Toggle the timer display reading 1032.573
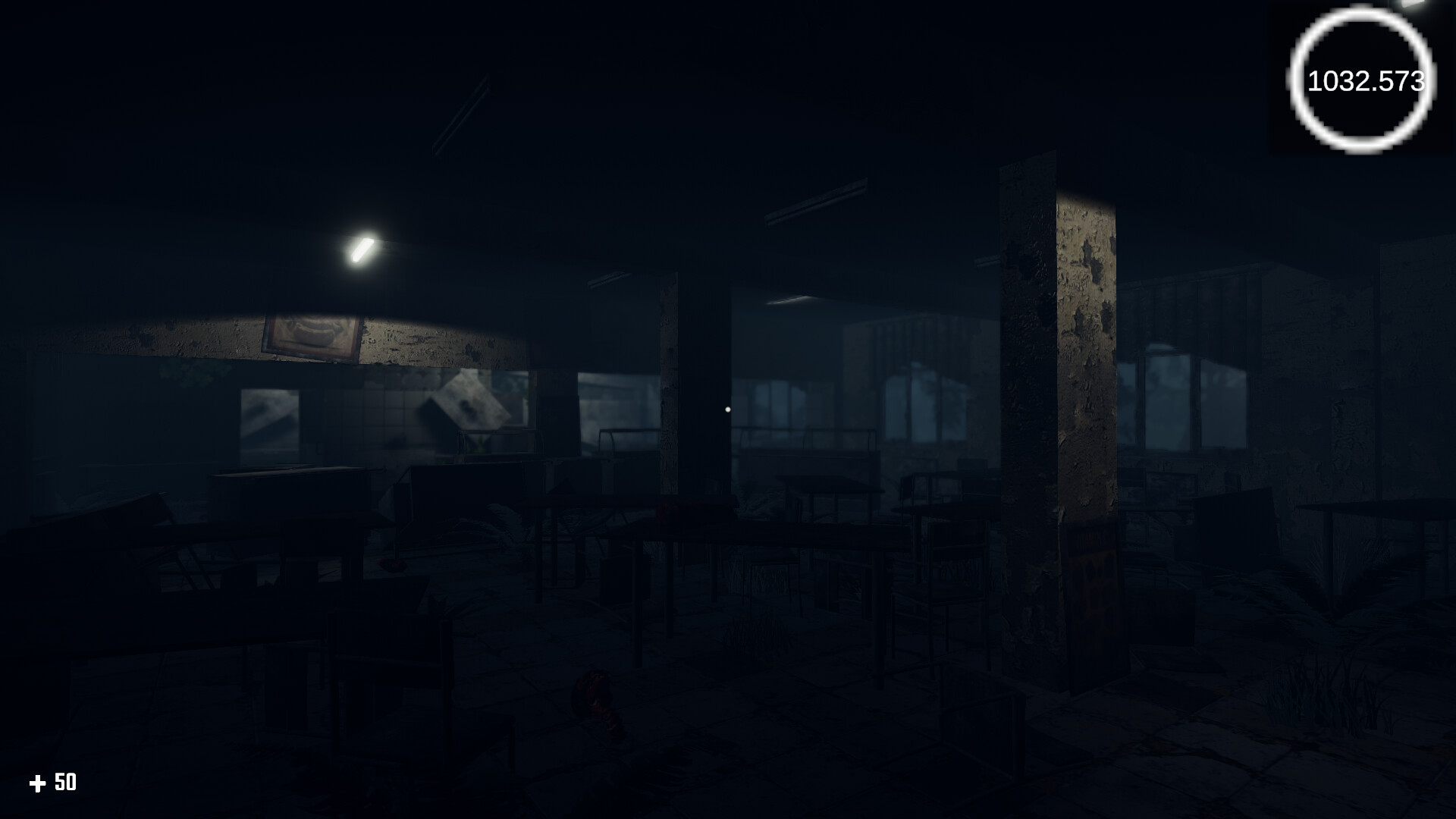Image resolution: width=1456 pixels, height=819 pixels. (x=1364, y=80)
